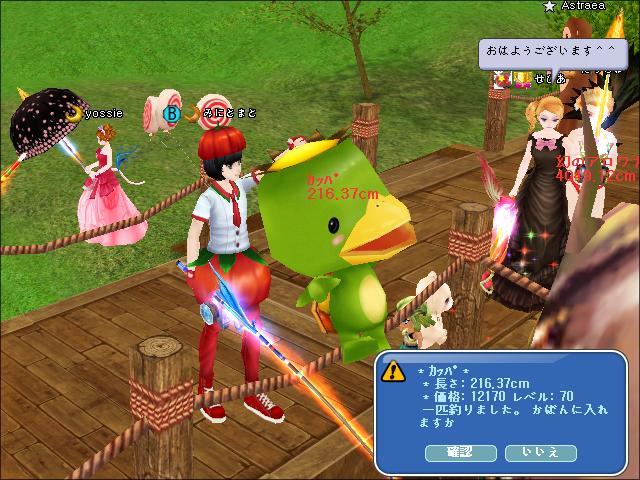Confirm with the 確認 button

click(461, 453)
